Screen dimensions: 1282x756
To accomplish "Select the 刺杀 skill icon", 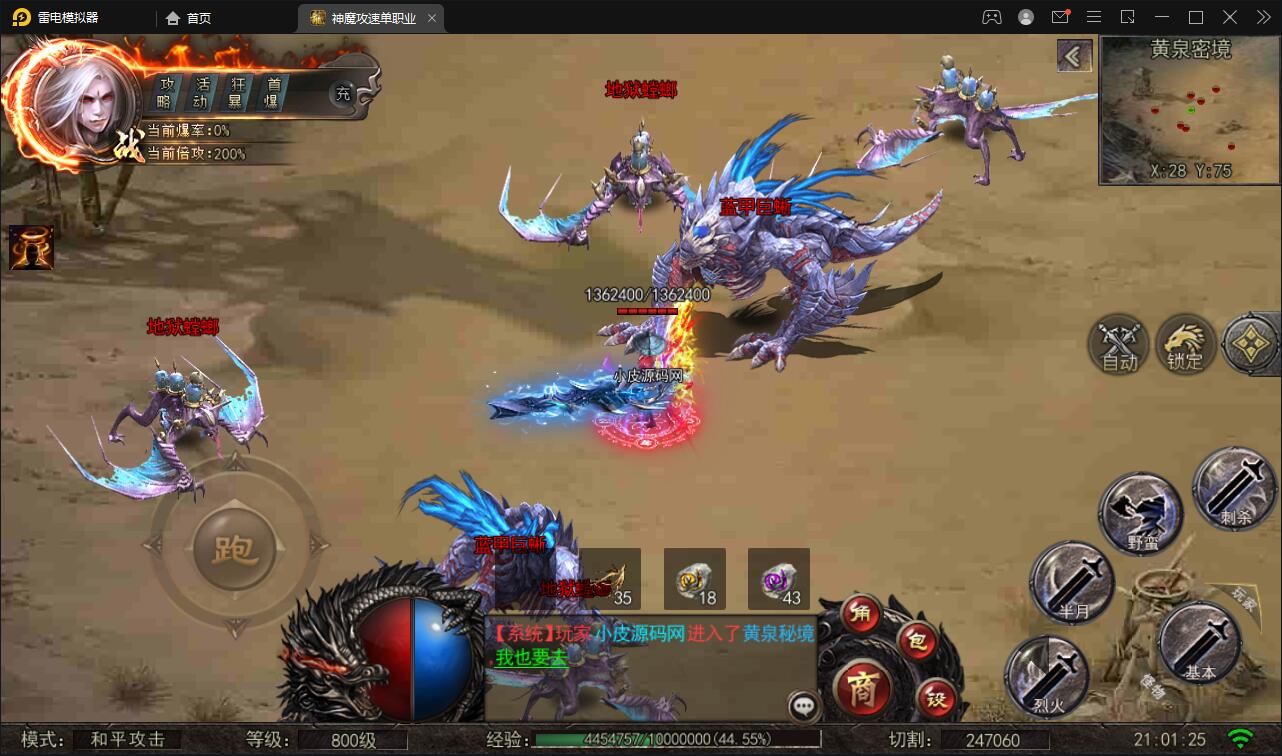I will coord(1234,490).
